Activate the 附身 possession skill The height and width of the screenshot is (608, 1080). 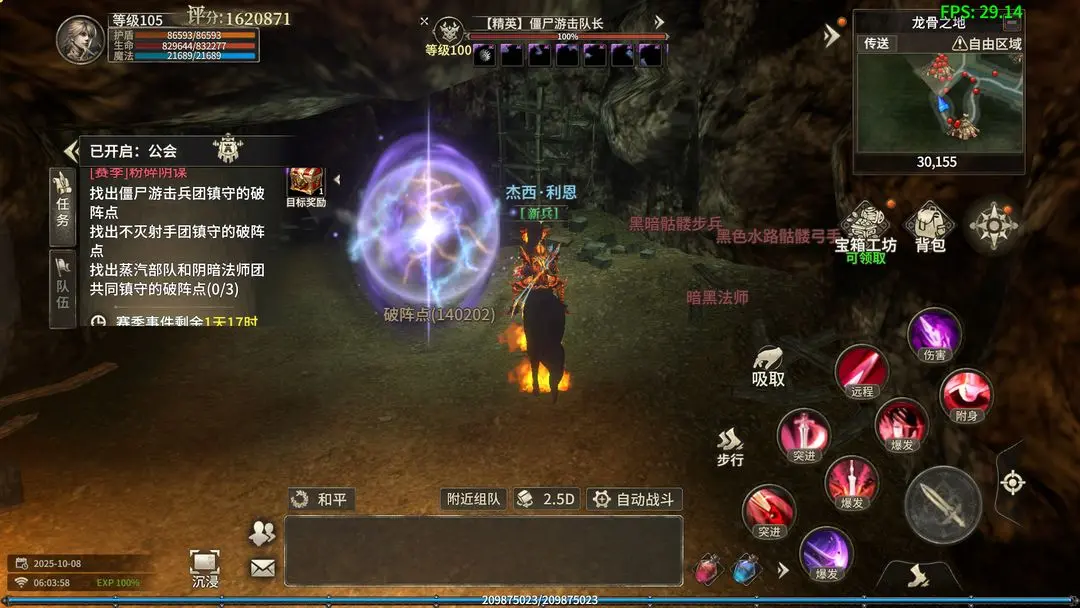coord(966,394)
